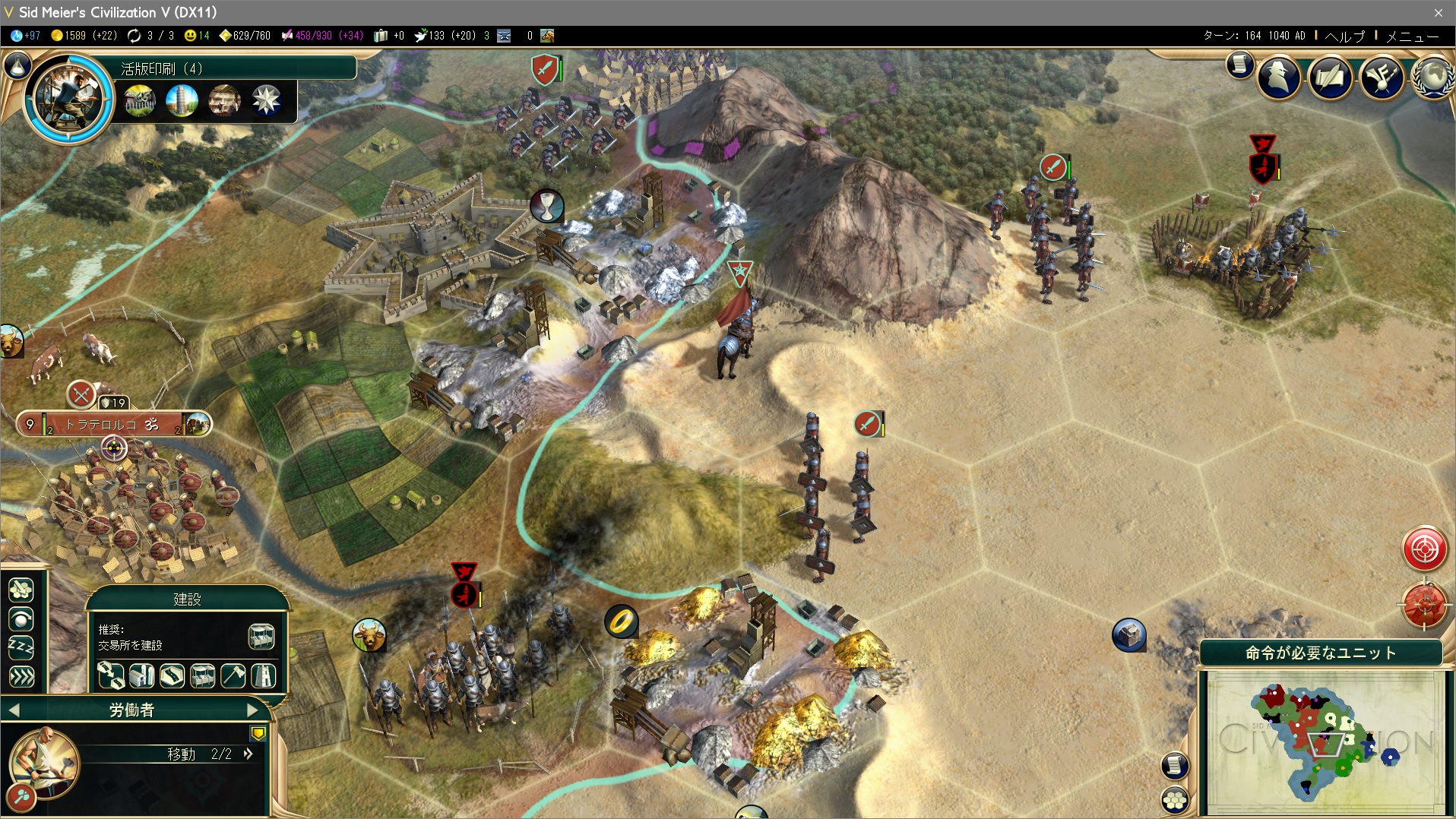This screenshot has height=819, width=1456.
Task: Open the social policies quill icon
Action: point(1330,78)
